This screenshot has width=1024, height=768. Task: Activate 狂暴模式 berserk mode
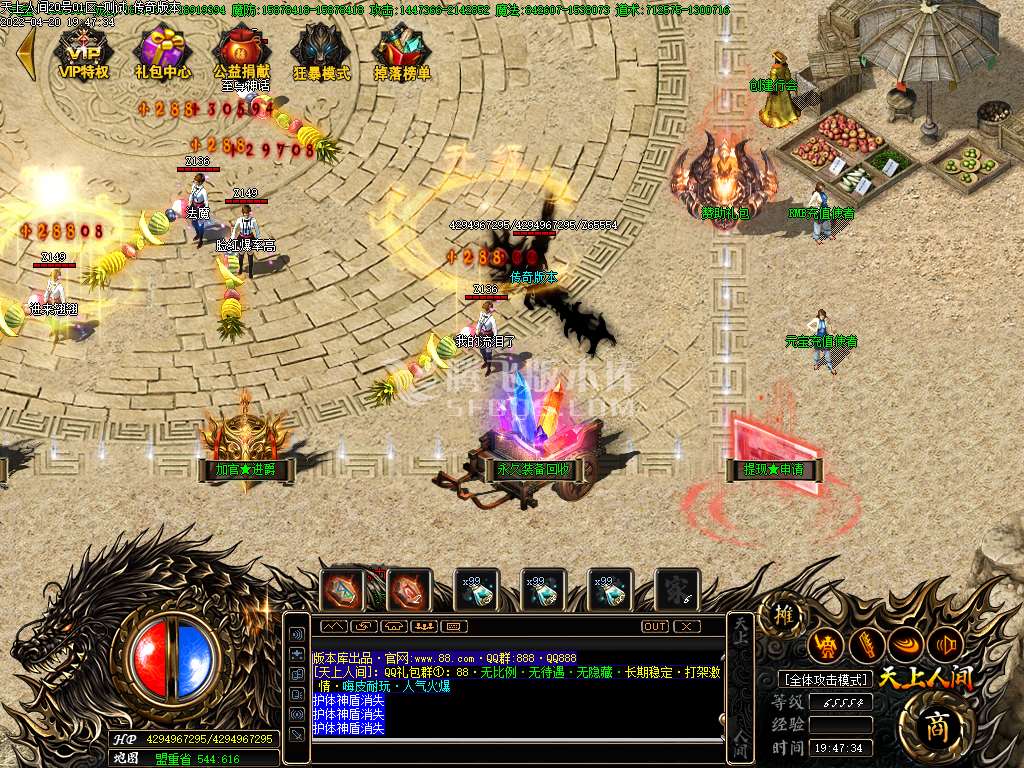[321, 51]
